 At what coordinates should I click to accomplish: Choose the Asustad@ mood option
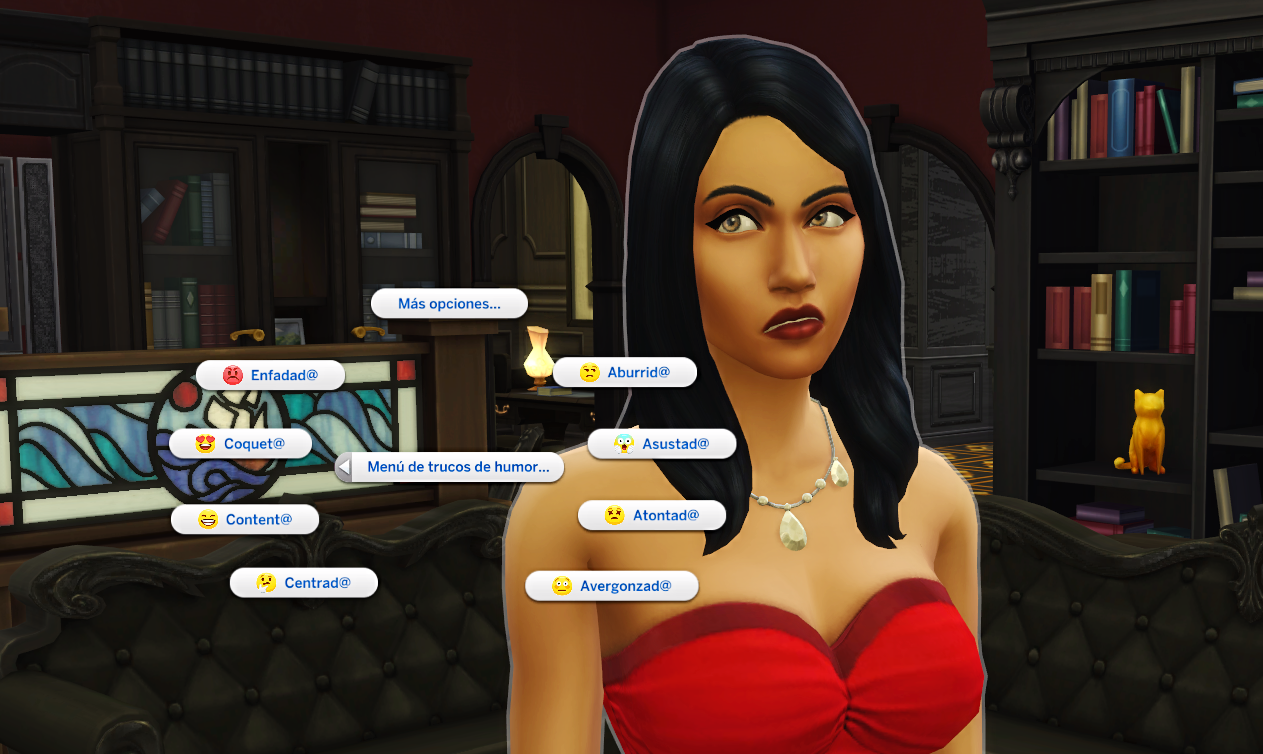point(662,443)
